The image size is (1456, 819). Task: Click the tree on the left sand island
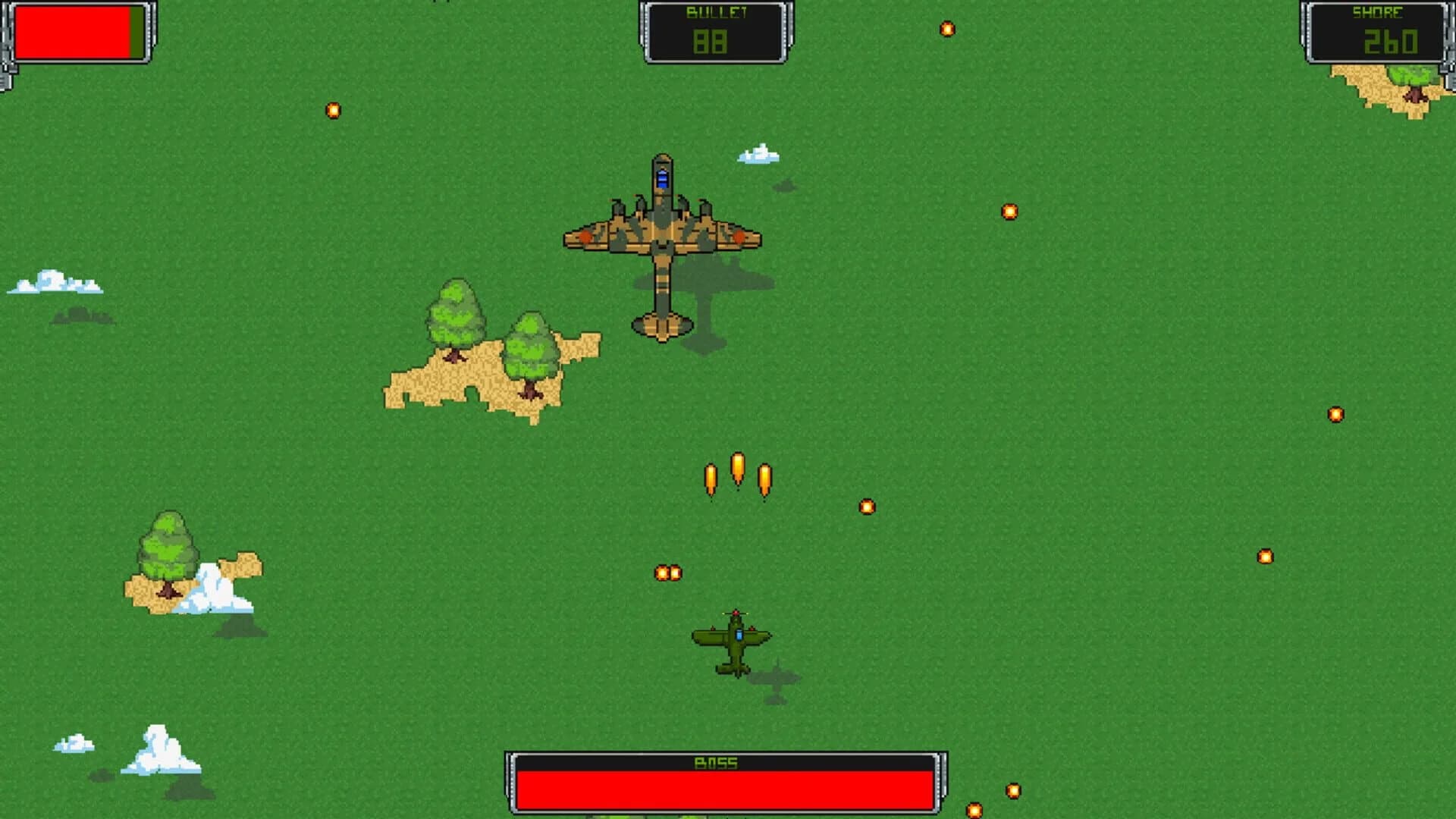(455, 318)
